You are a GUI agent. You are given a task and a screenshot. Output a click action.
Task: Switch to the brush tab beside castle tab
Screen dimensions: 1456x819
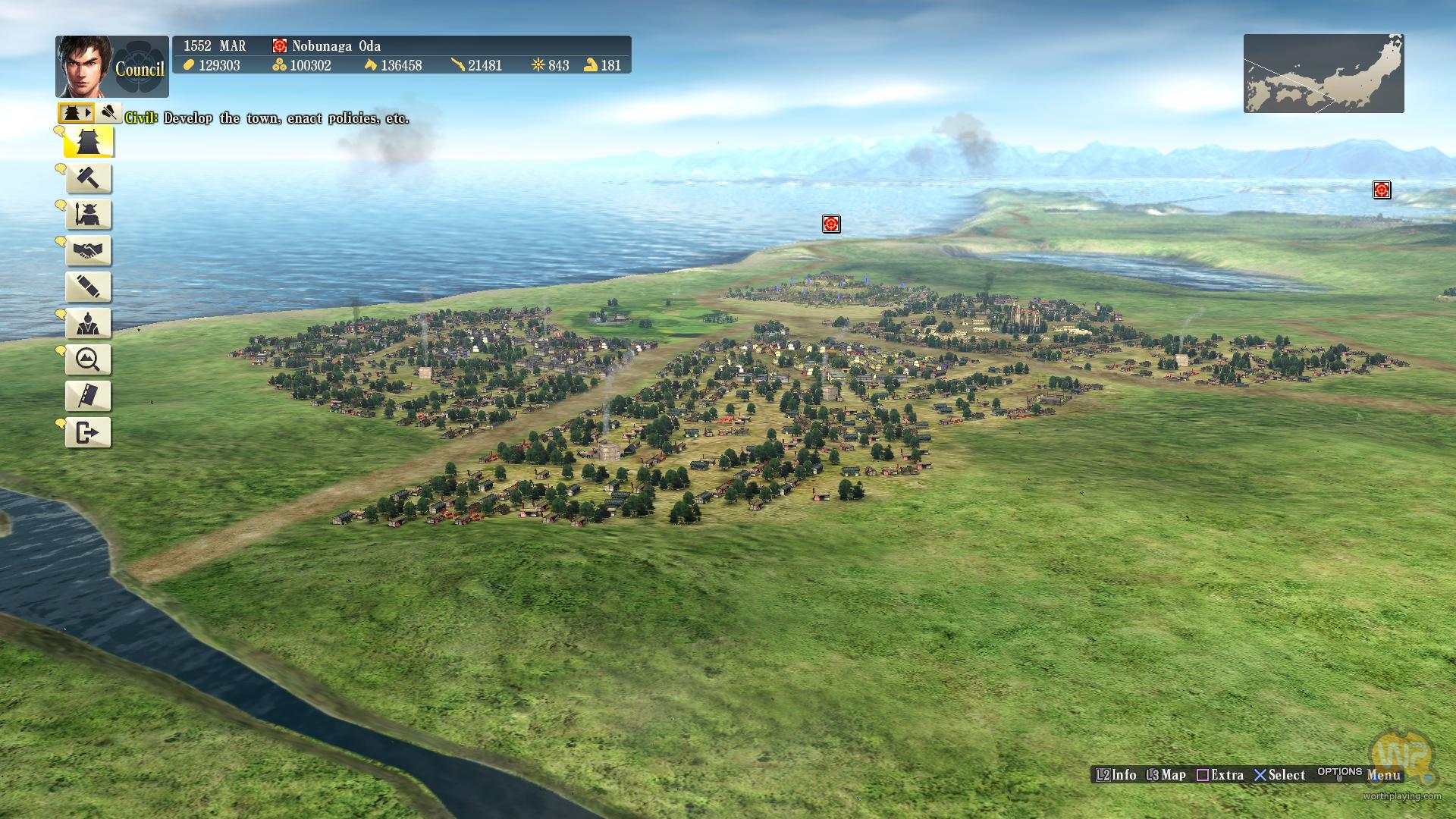[x=108, y=113]
